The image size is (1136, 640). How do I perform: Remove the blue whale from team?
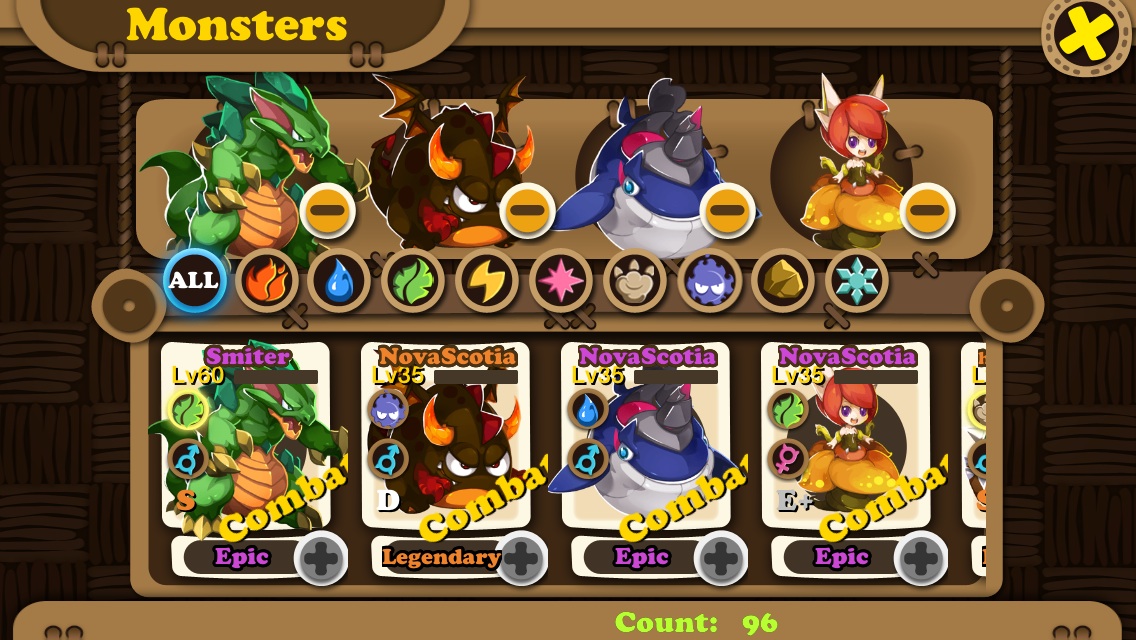pos(727,210)
